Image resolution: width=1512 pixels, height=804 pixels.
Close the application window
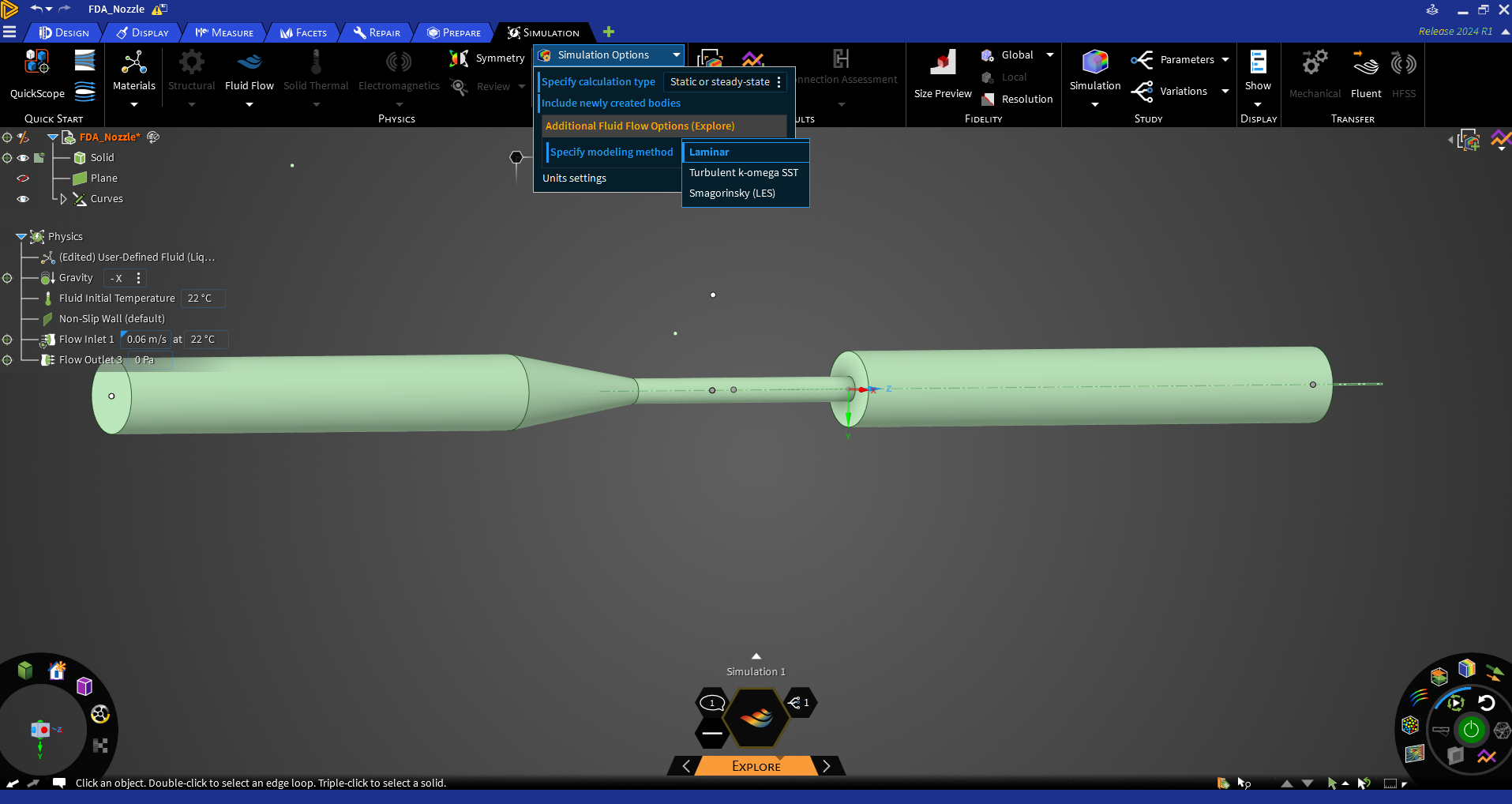pyautogui.click(x=1503, y=9)
